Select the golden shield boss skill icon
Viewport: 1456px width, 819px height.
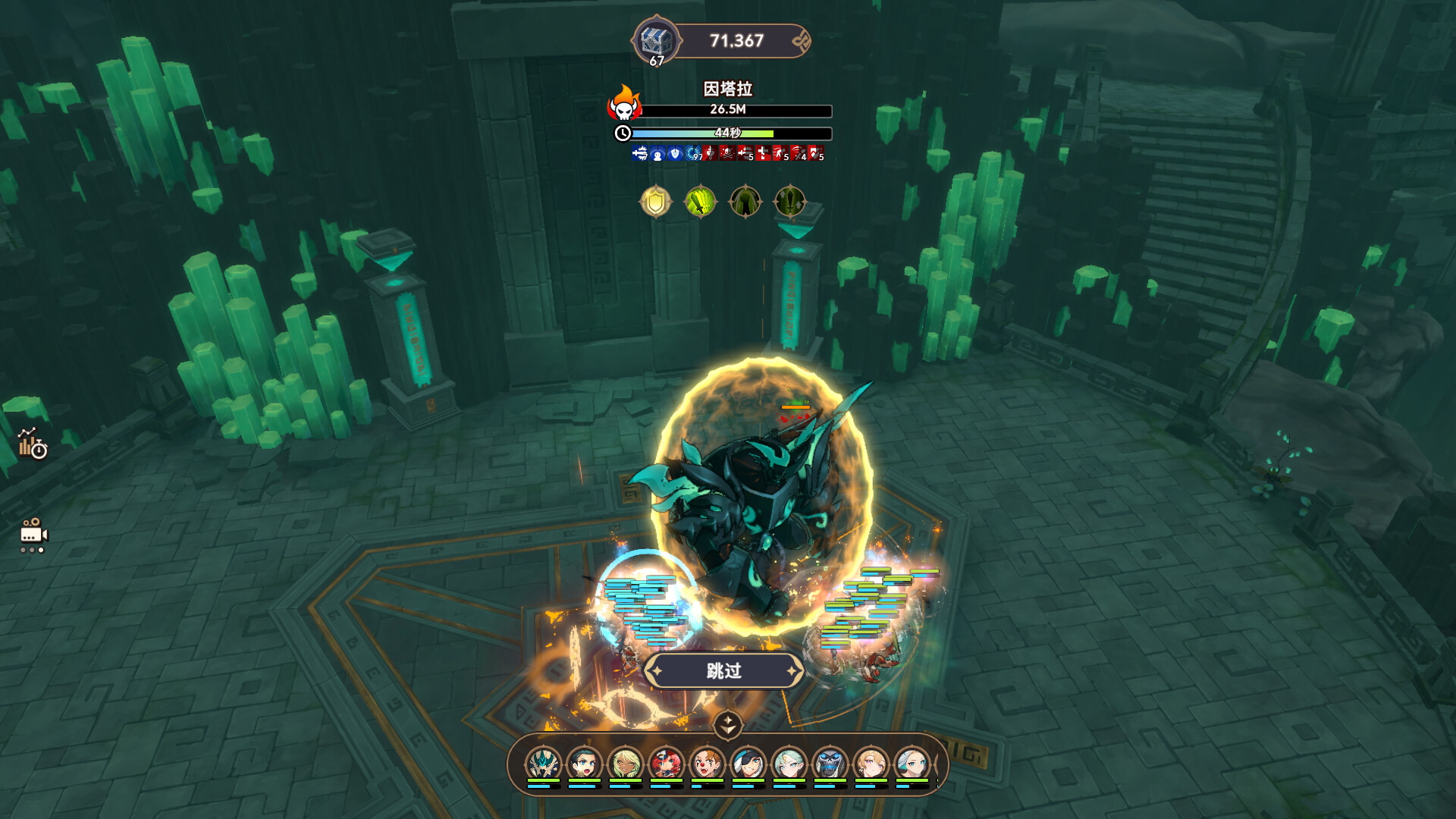[x=656, y=202]
